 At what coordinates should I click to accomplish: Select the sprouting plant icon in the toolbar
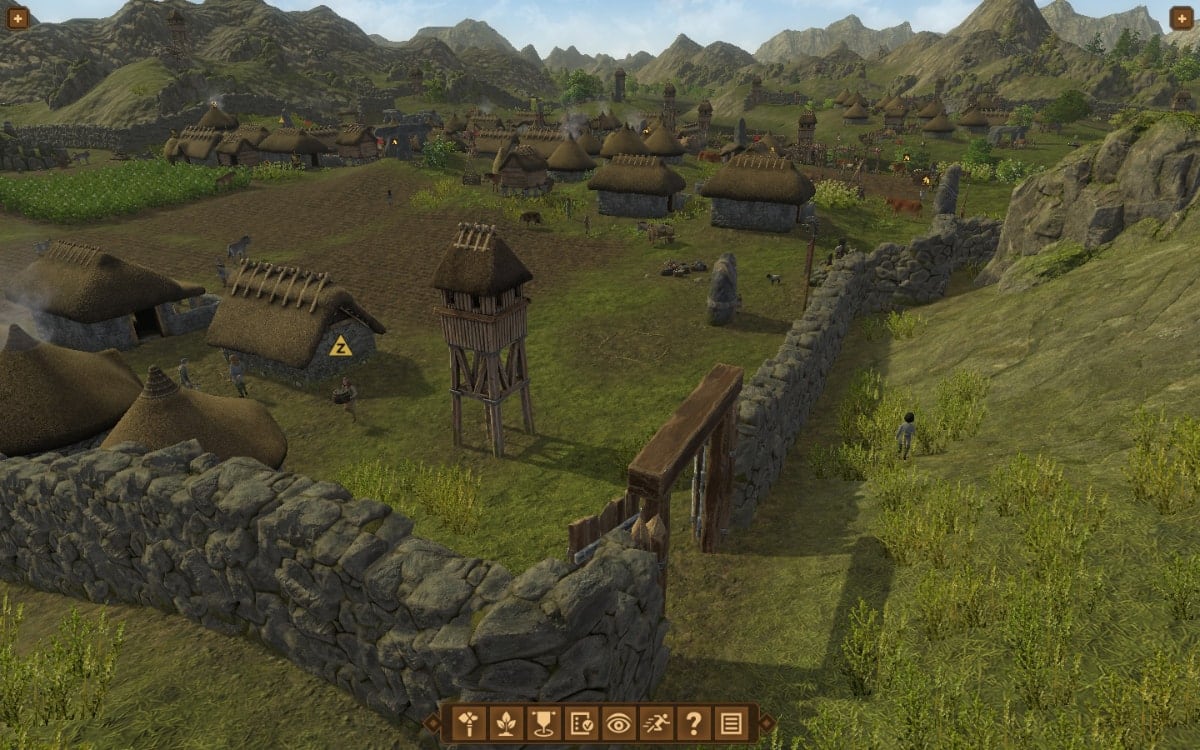tap(504, 722)
